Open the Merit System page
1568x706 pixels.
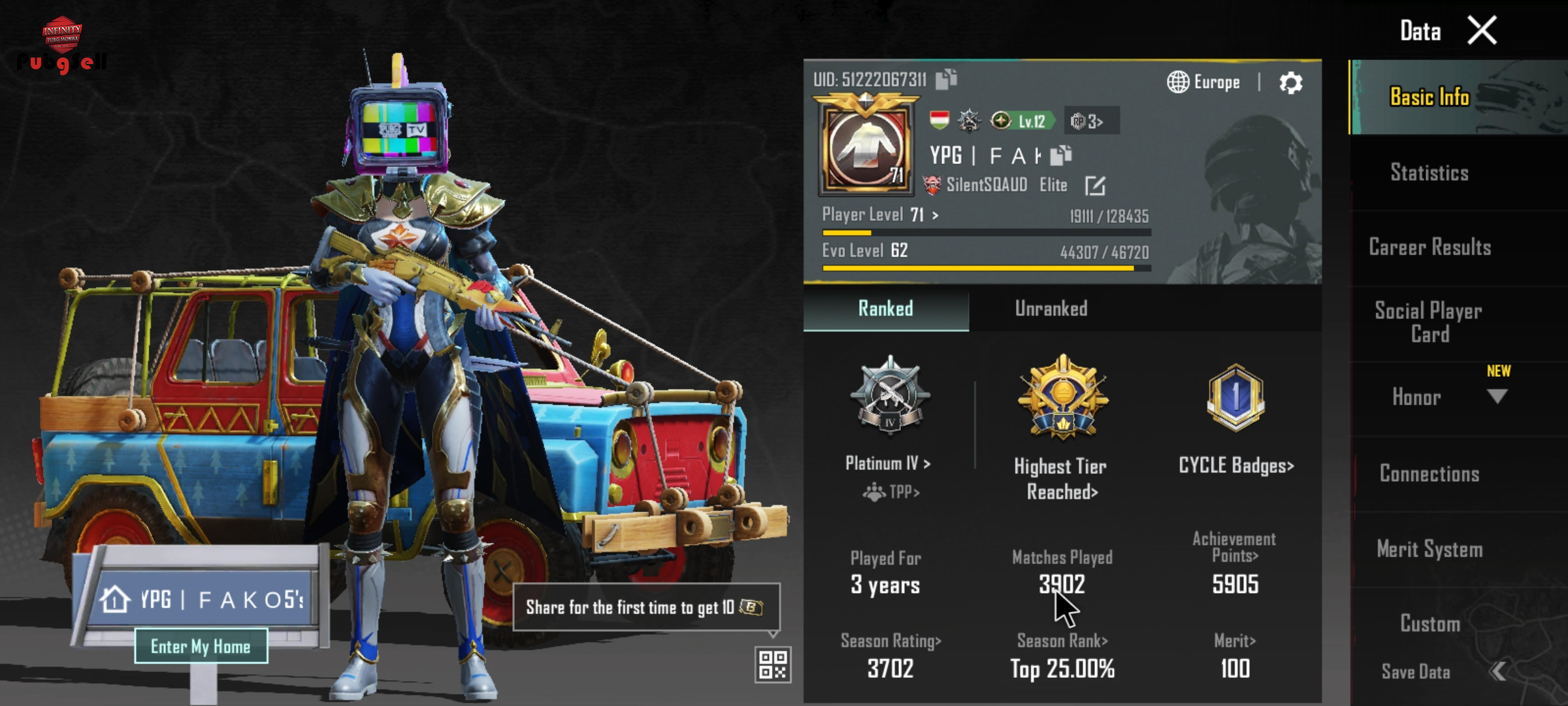(1429, 549)
